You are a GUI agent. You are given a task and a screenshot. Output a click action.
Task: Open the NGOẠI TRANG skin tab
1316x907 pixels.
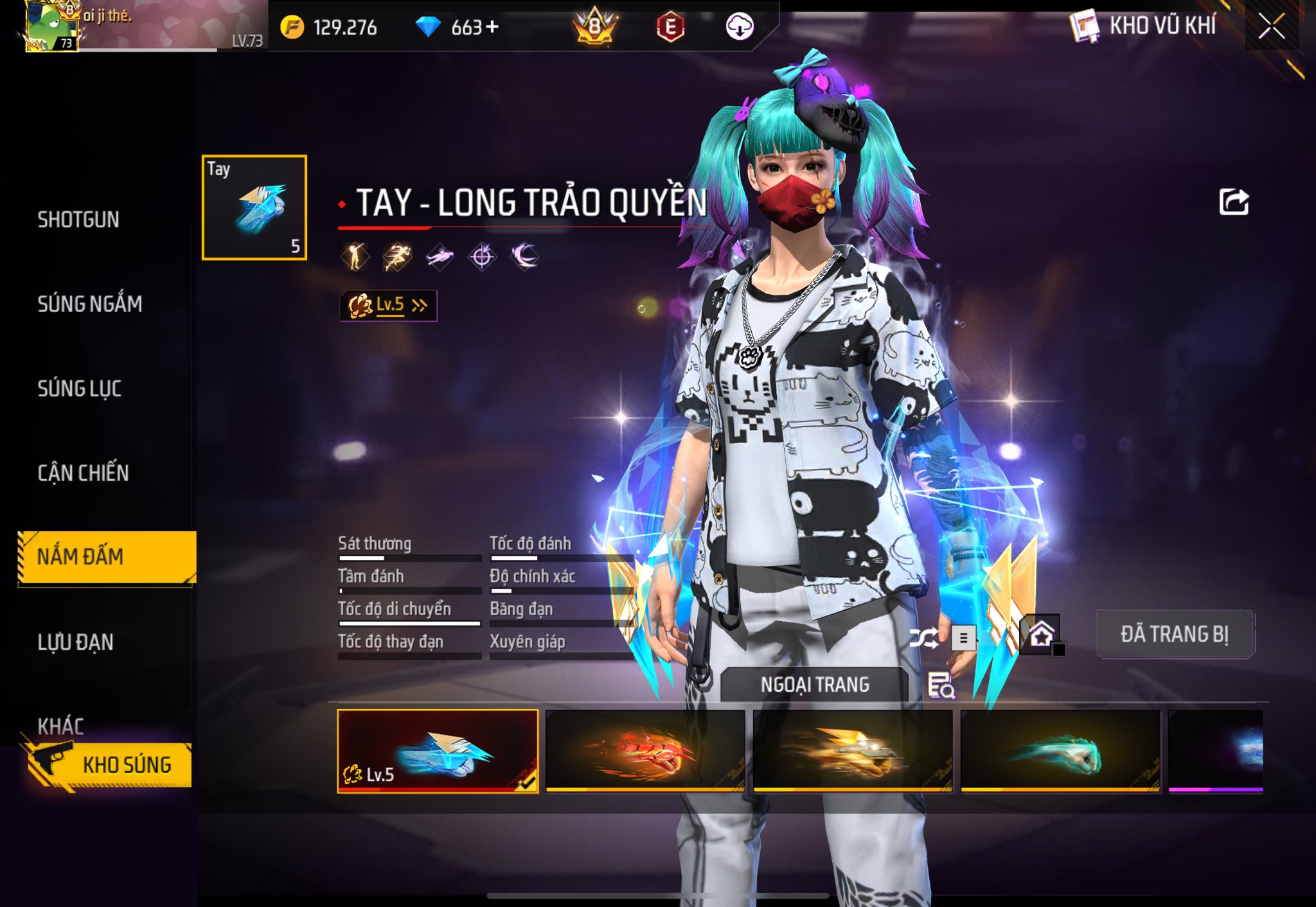(815, 685)
